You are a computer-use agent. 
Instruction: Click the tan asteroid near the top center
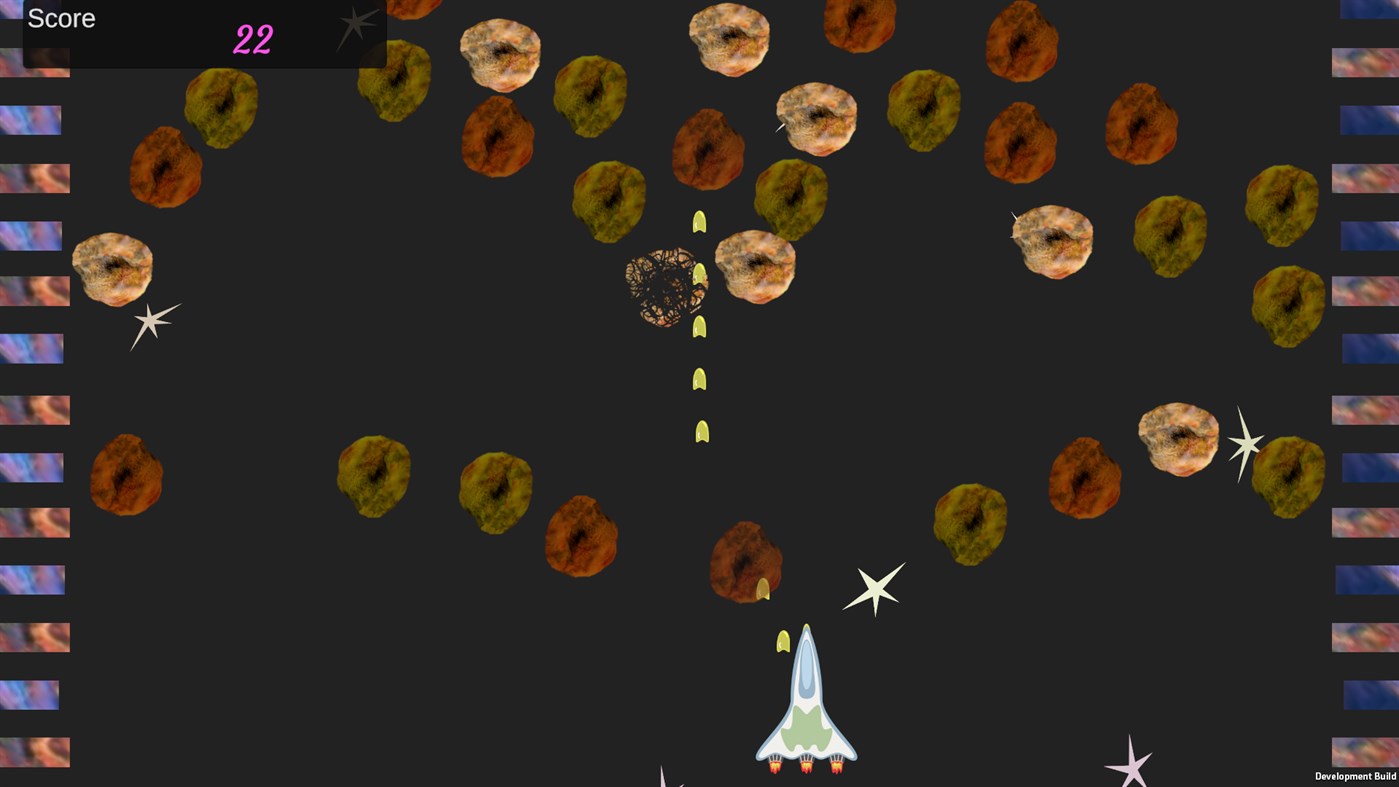[x=729, y=40]
